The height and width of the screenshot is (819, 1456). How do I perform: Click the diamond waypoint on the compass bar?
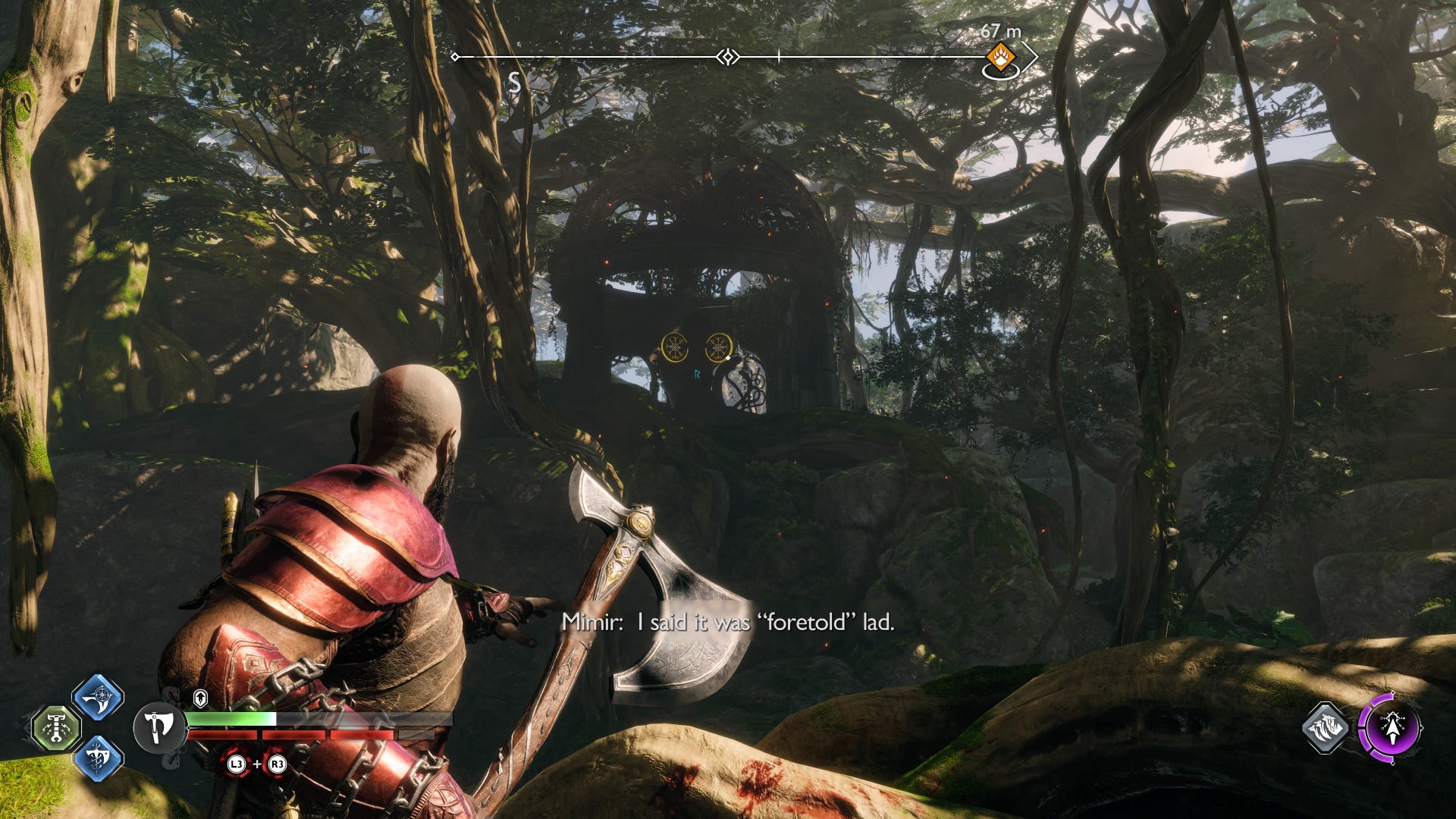tap(728, 57)
